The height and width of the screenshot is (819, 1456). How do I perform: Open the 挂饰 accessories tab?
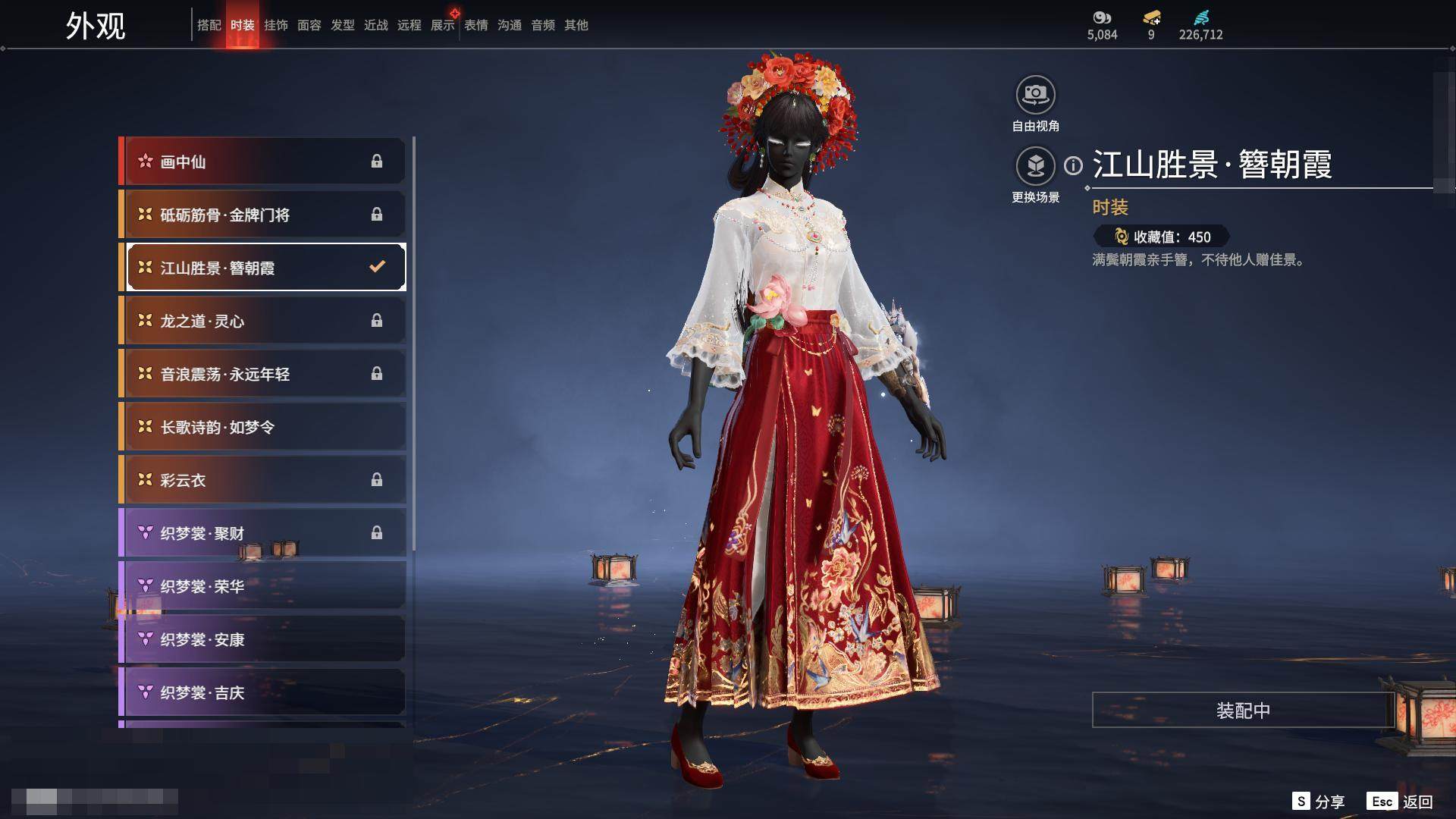click(x=275, y=25)
